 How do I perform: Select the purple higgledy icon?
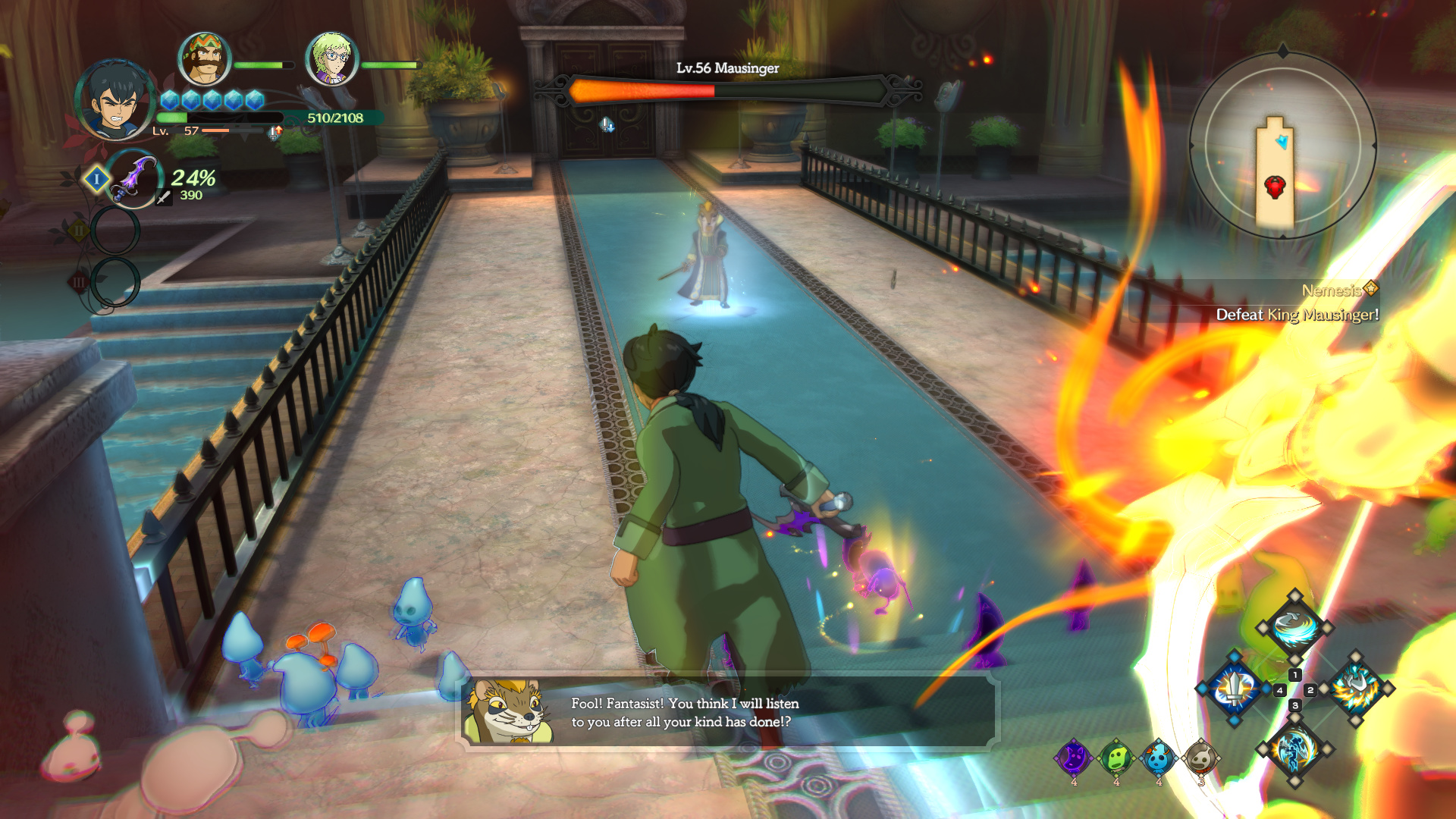pyautogui.click(x=1074, y=758)
